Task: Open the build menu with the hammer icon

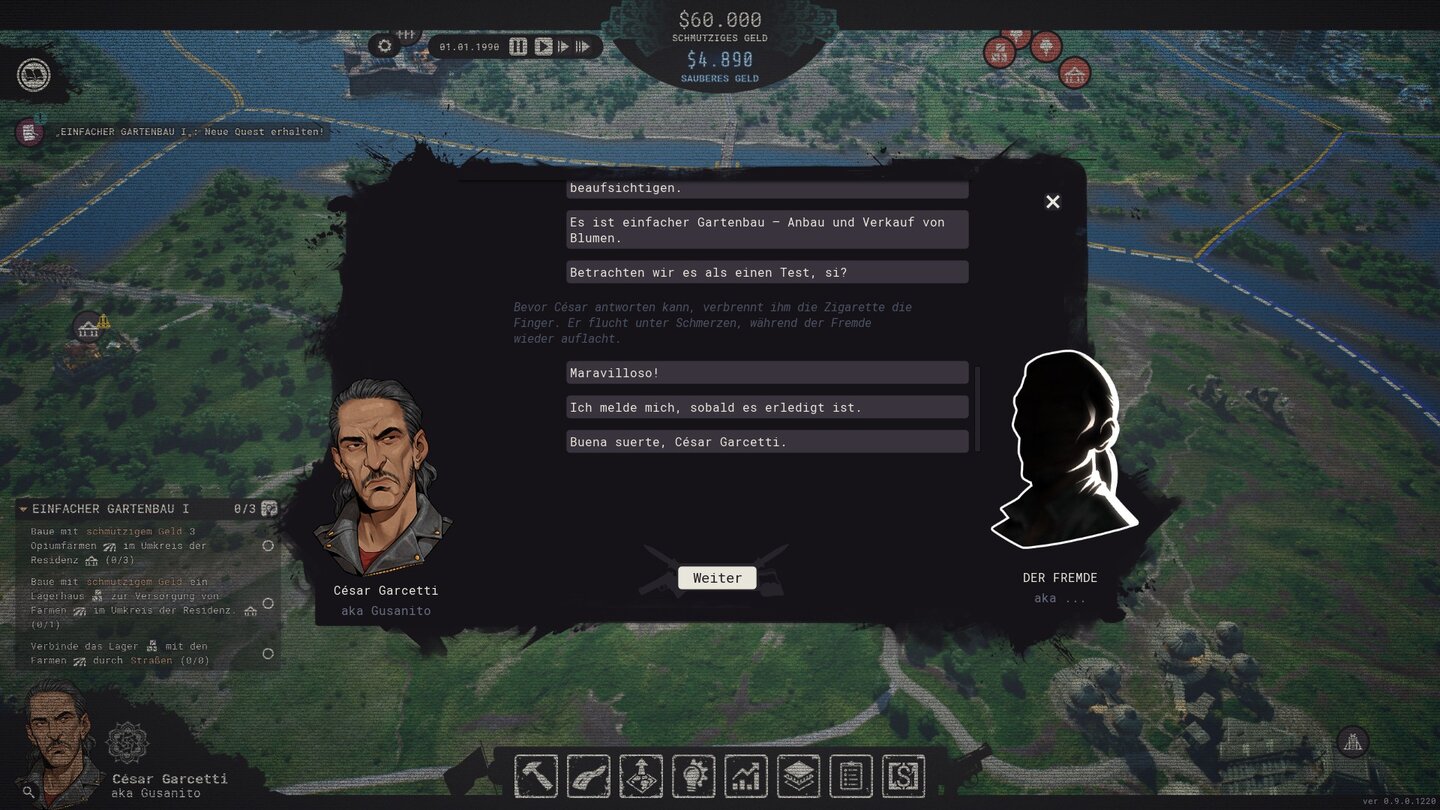Action: coord(536,775)
